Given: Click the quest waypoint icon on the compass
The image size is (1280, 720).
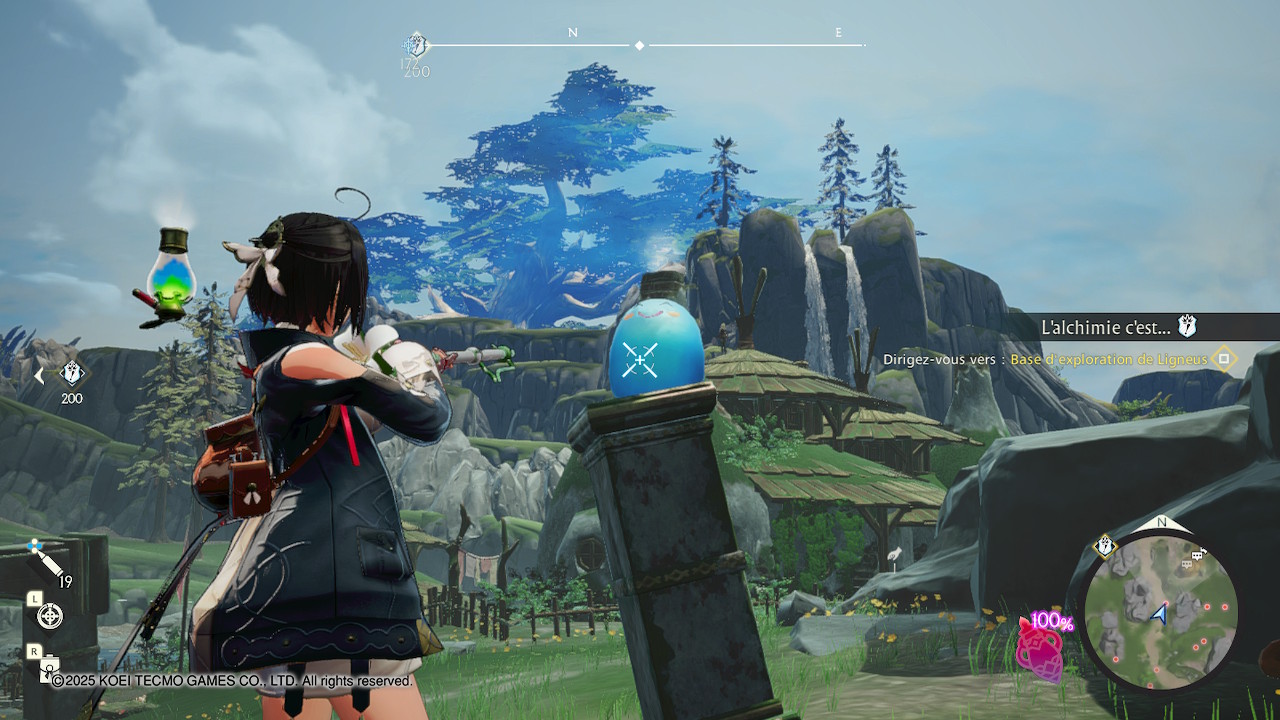Looking at the screenshot, I should click(x=416, y=45).
